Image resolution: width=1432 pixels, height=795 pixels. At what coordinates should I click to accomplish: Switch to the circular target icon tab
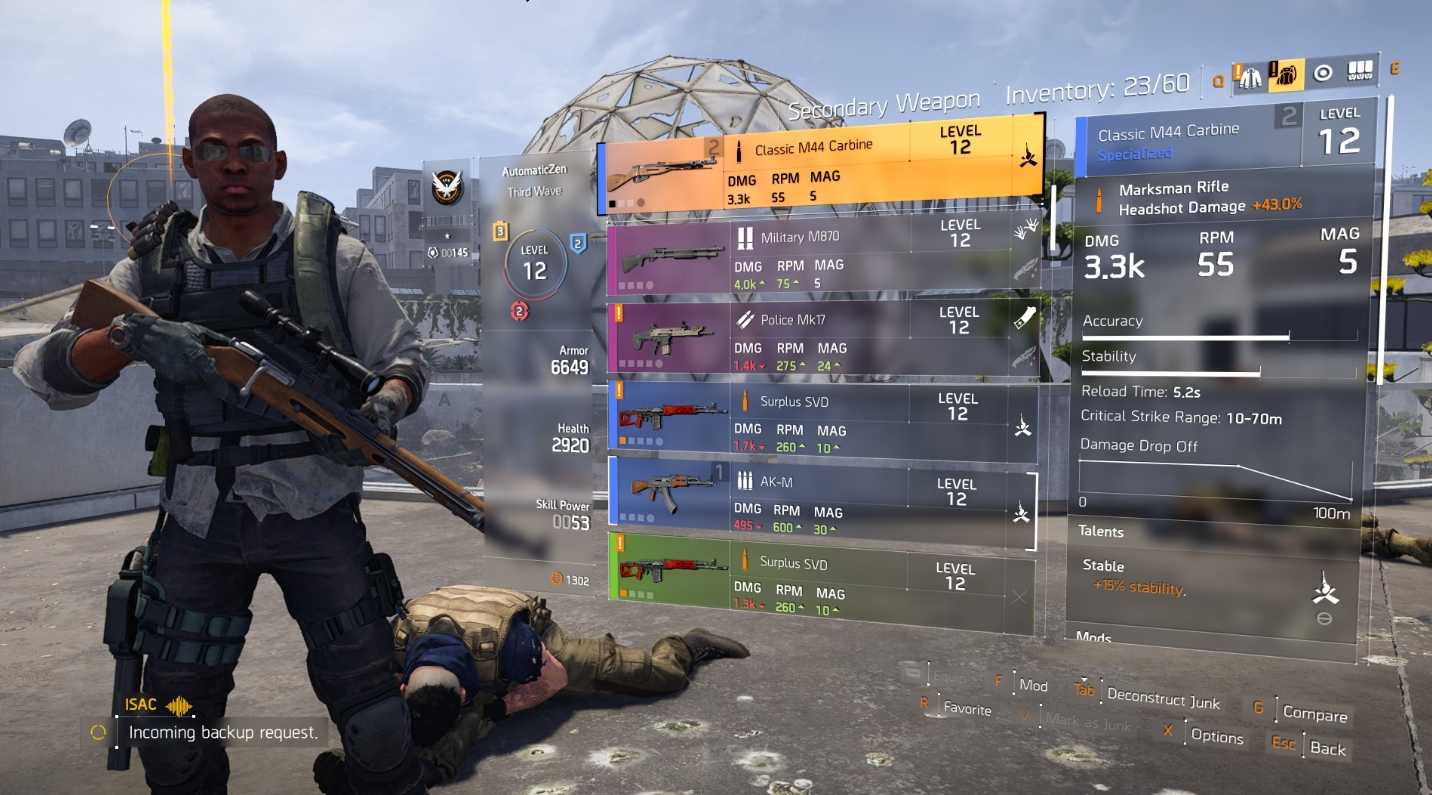pos(1323,73)
